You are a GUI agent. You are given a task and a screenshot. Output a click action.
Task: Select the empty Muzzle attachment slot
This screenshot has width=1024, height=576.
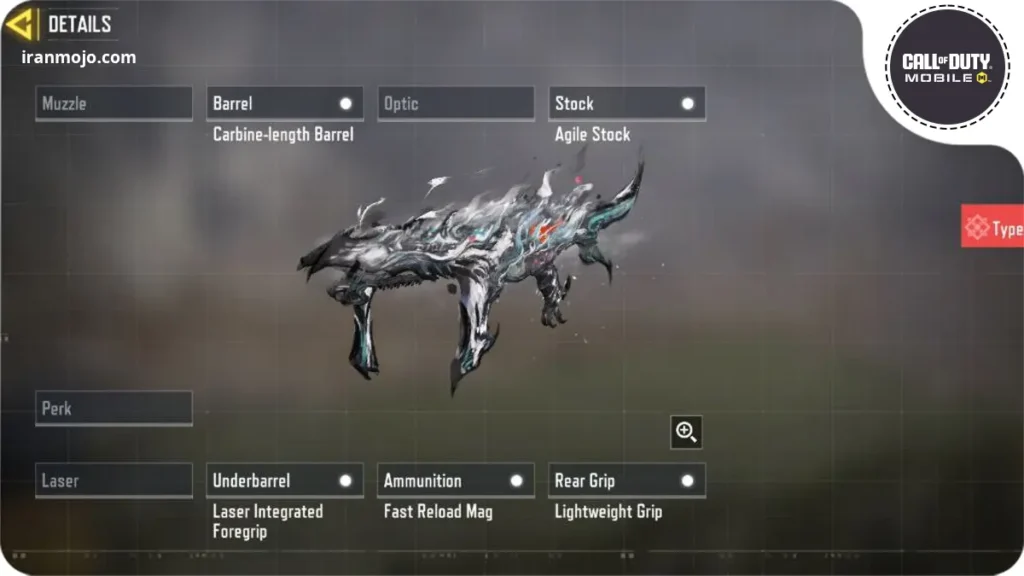[114, 104]
